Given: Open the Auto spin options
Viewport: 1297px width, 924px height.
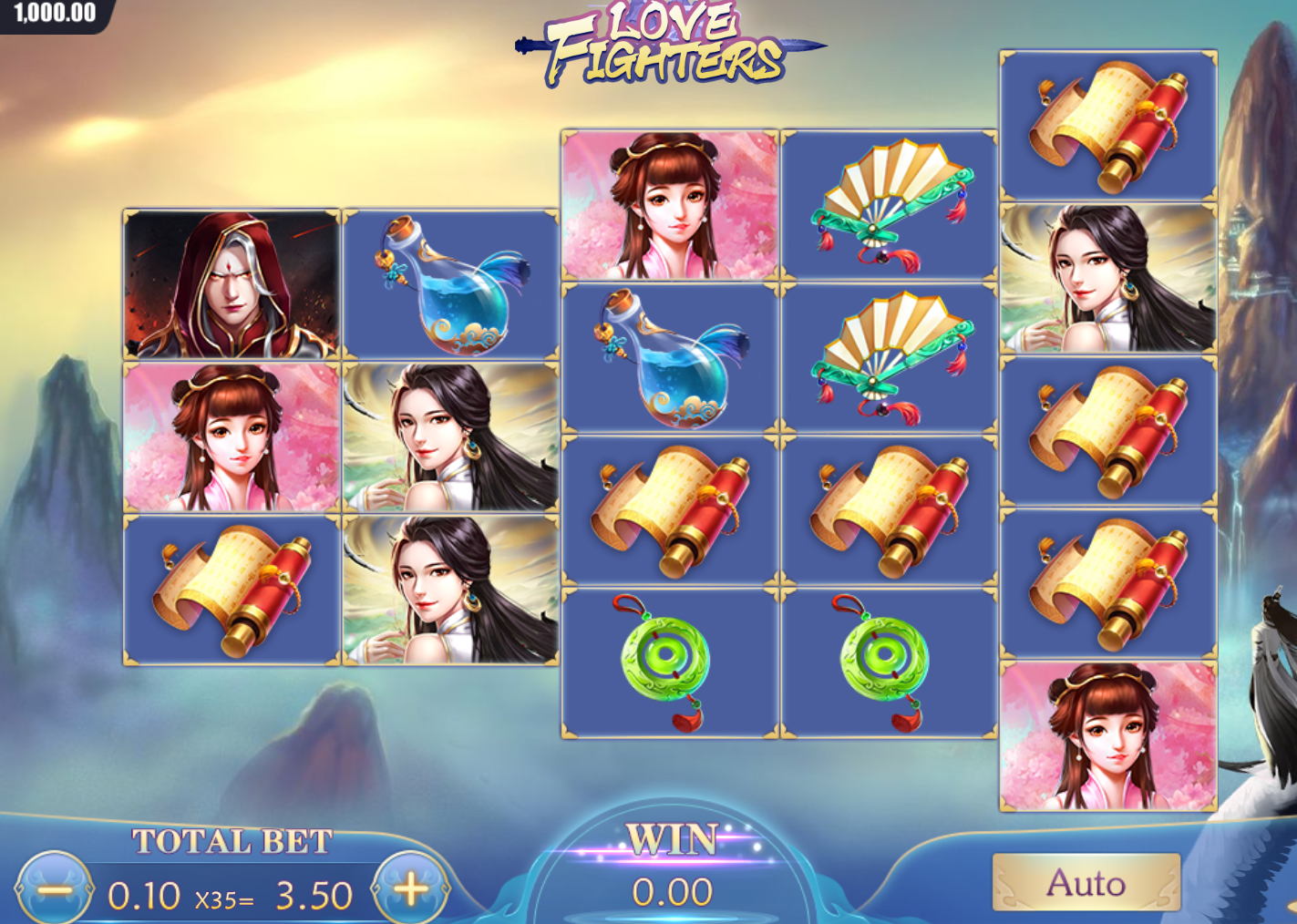Looking at the screenshot, I should pos(1086,883).
